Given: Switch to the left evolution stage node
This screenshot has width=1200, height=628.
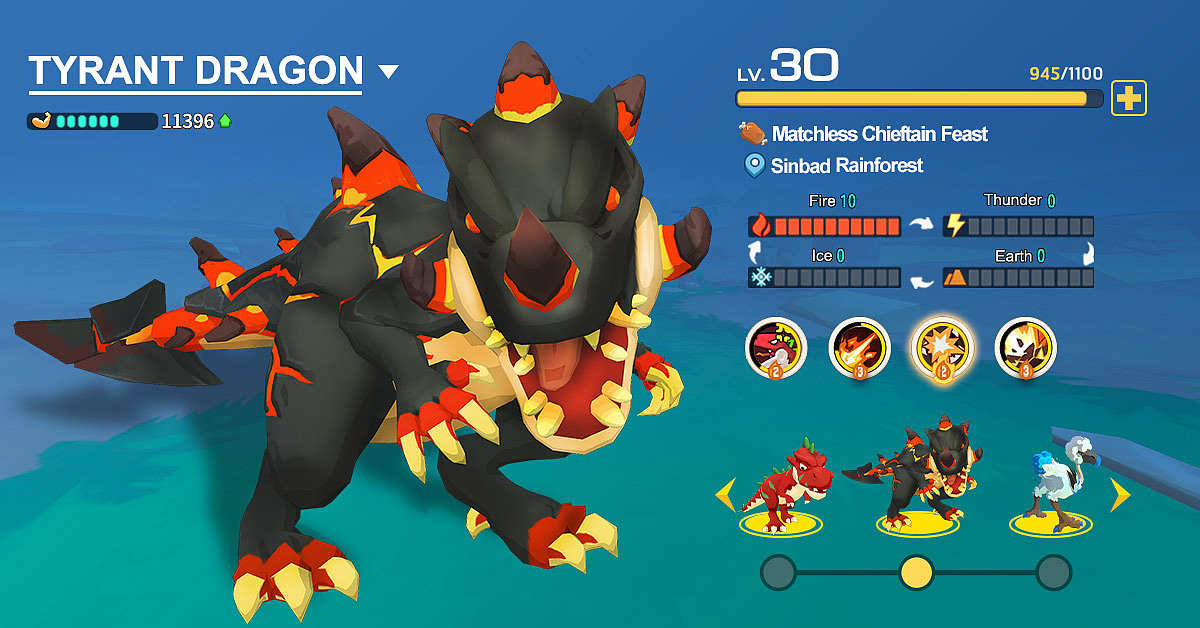Looking at the screenshot, I should (x=778, y=572).
